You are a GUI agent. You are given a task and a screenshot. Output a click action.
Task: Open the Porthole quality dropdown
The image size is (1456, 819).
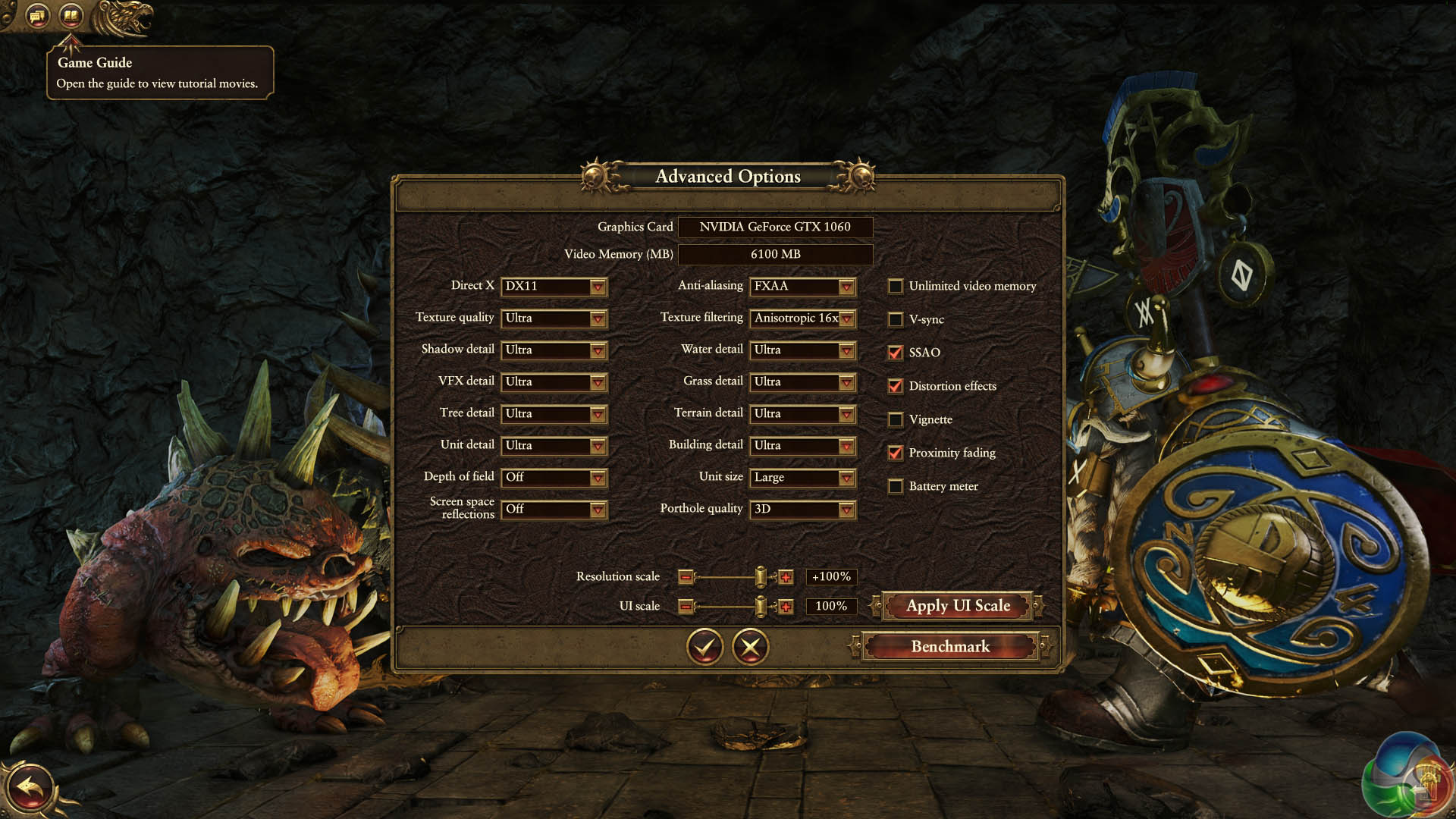pos(803,510)
